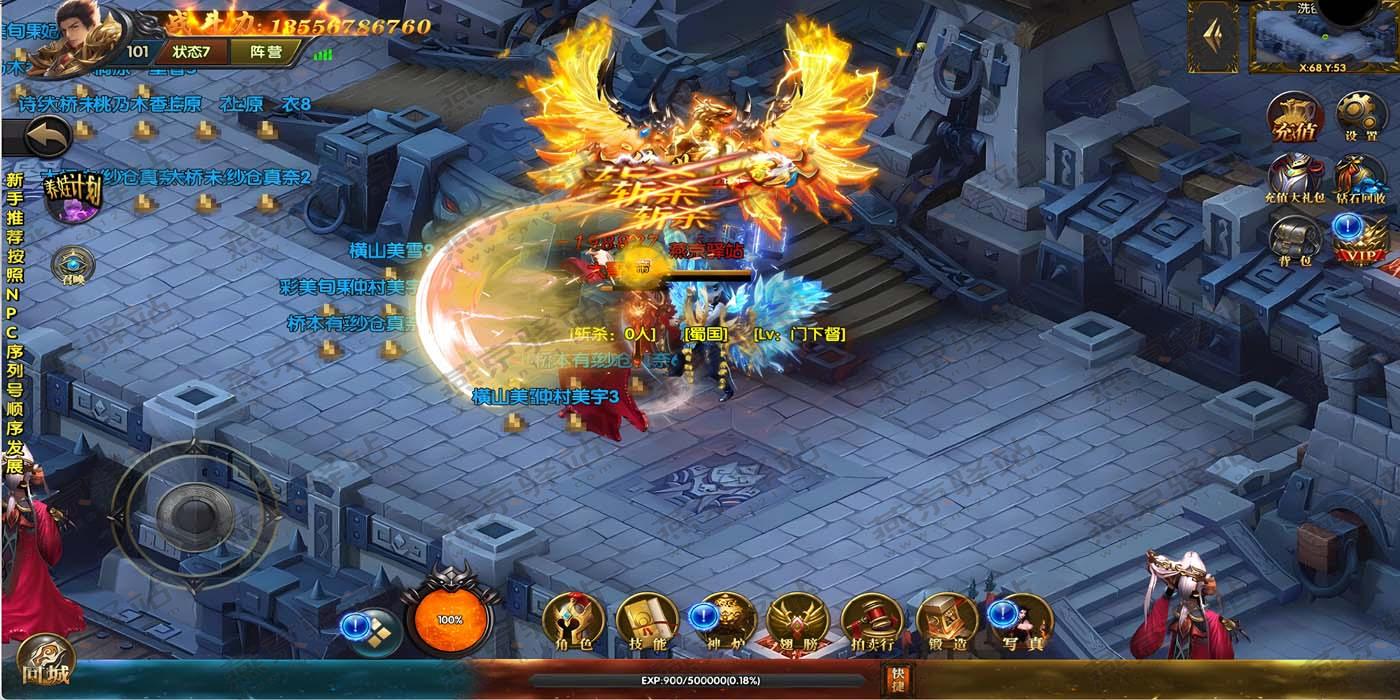Open the 技能 skills menu
Image resolution: width=1400 pixels, height=700 pixels.
click(647, 622)
